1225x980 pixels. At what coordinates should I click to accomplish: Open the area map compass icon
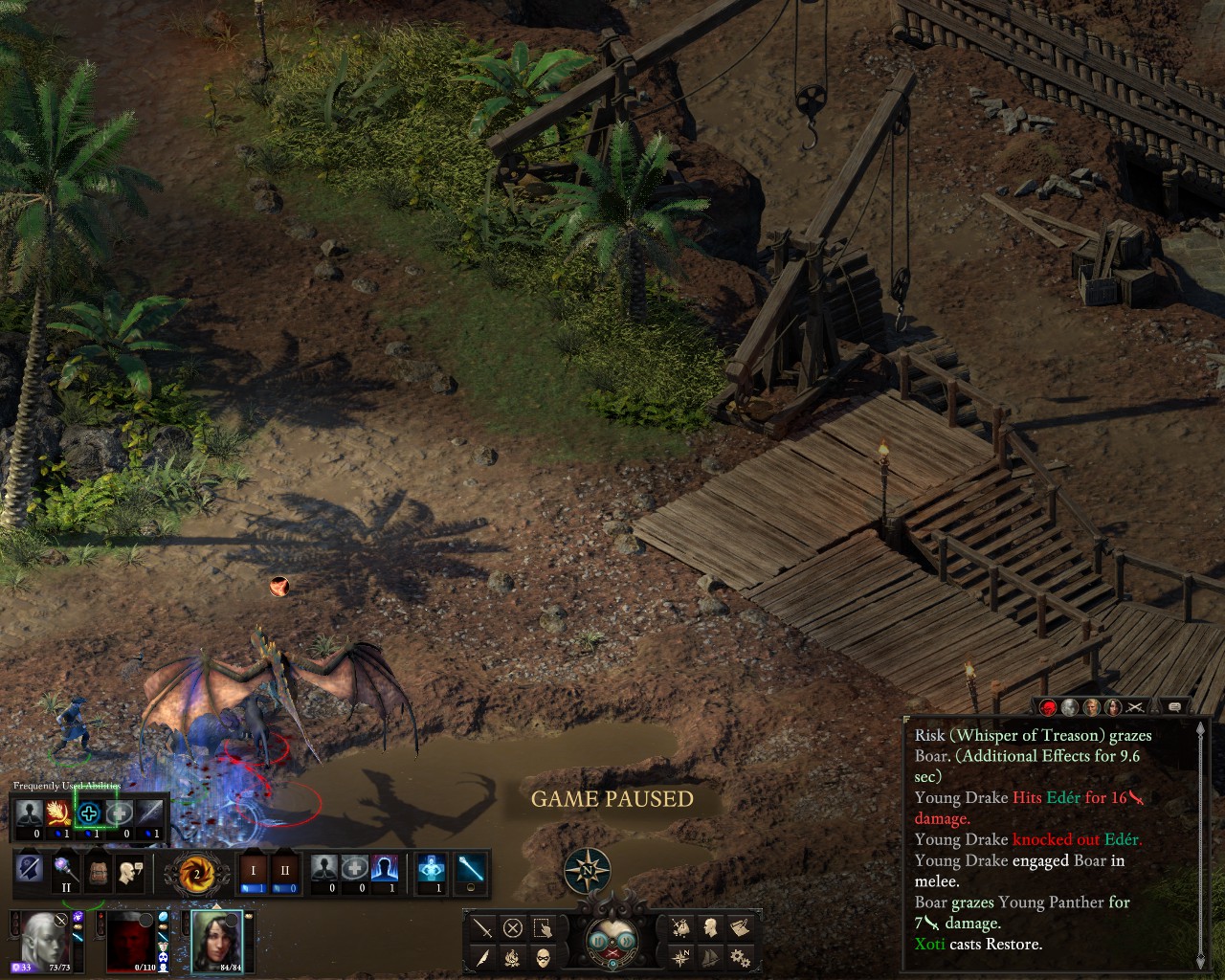pos(681,957)
